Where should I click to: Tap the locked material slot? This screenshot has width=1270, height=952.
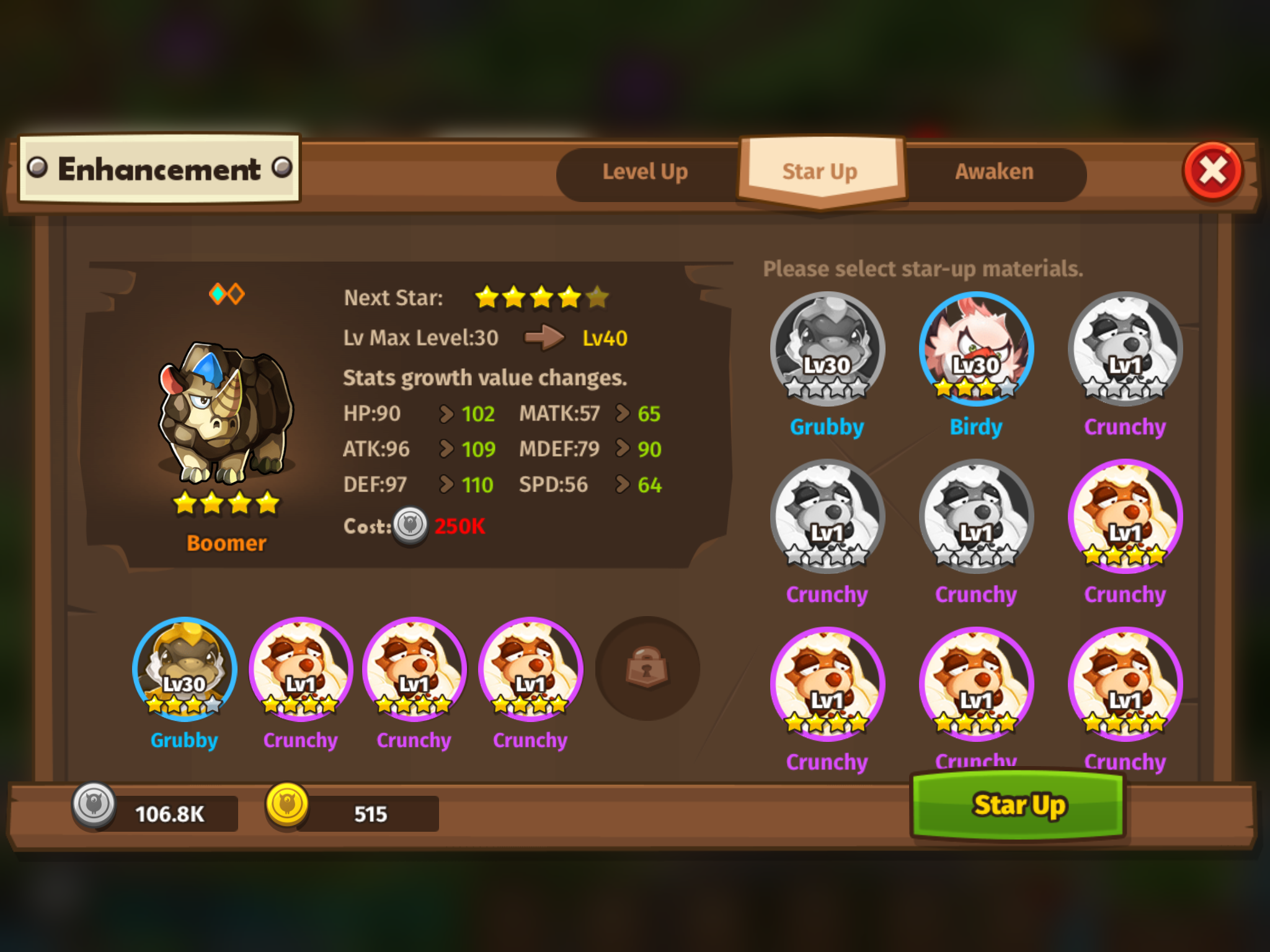pyautogui.click(x=647, y=668)
